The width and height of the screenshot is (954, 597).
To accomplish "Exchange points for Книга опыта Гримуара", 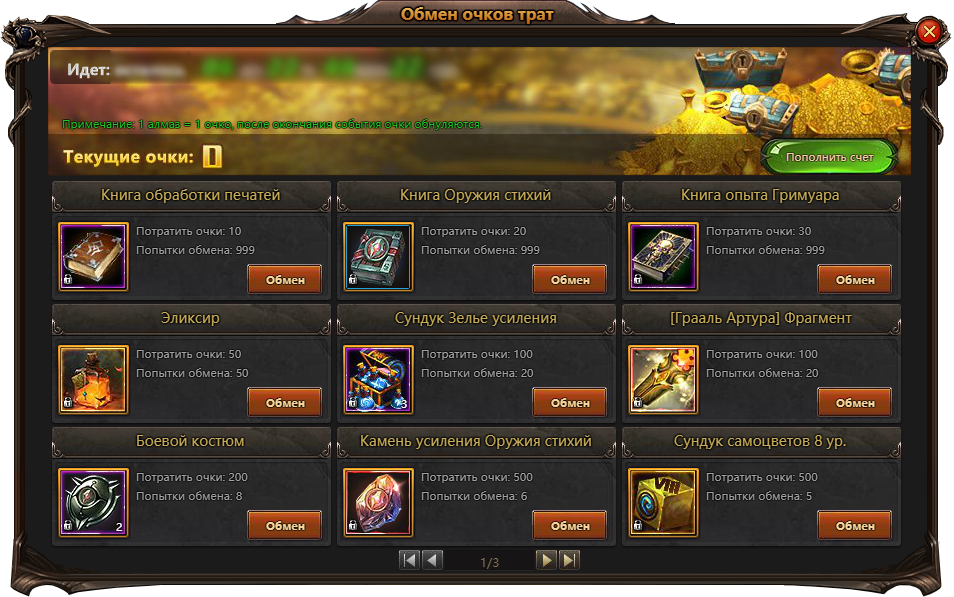I will click(x=854, y=280).
